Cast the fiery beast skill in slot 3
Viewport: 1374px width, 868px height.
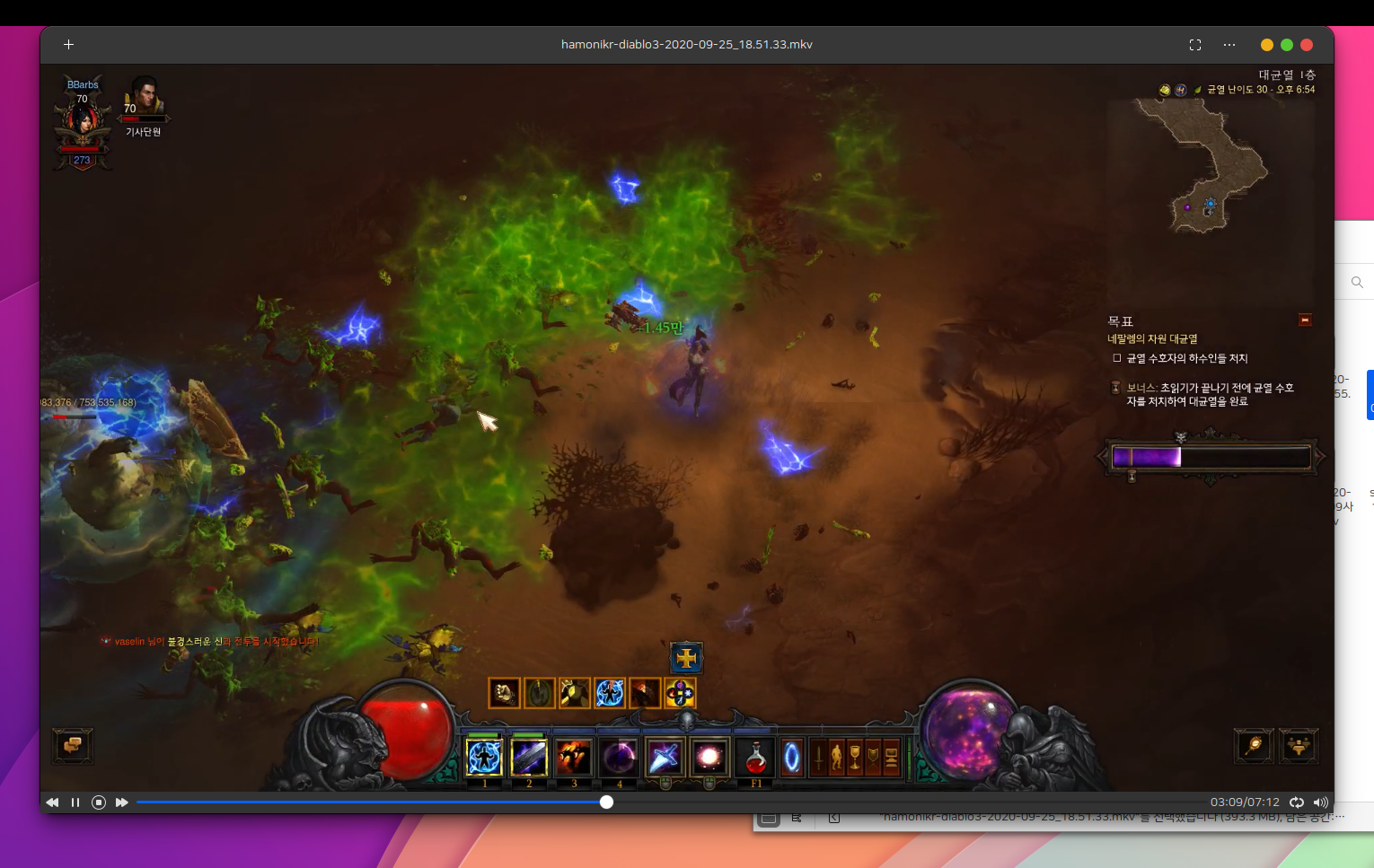pyautogui.click(x=574, y=758)
